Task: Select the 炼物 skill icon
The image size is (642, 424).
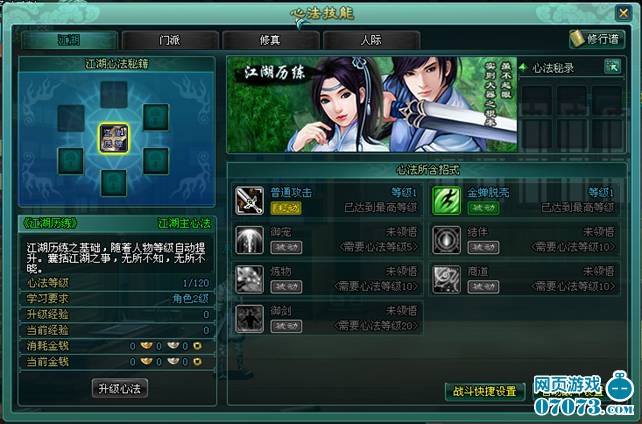Action: [249, 279]
